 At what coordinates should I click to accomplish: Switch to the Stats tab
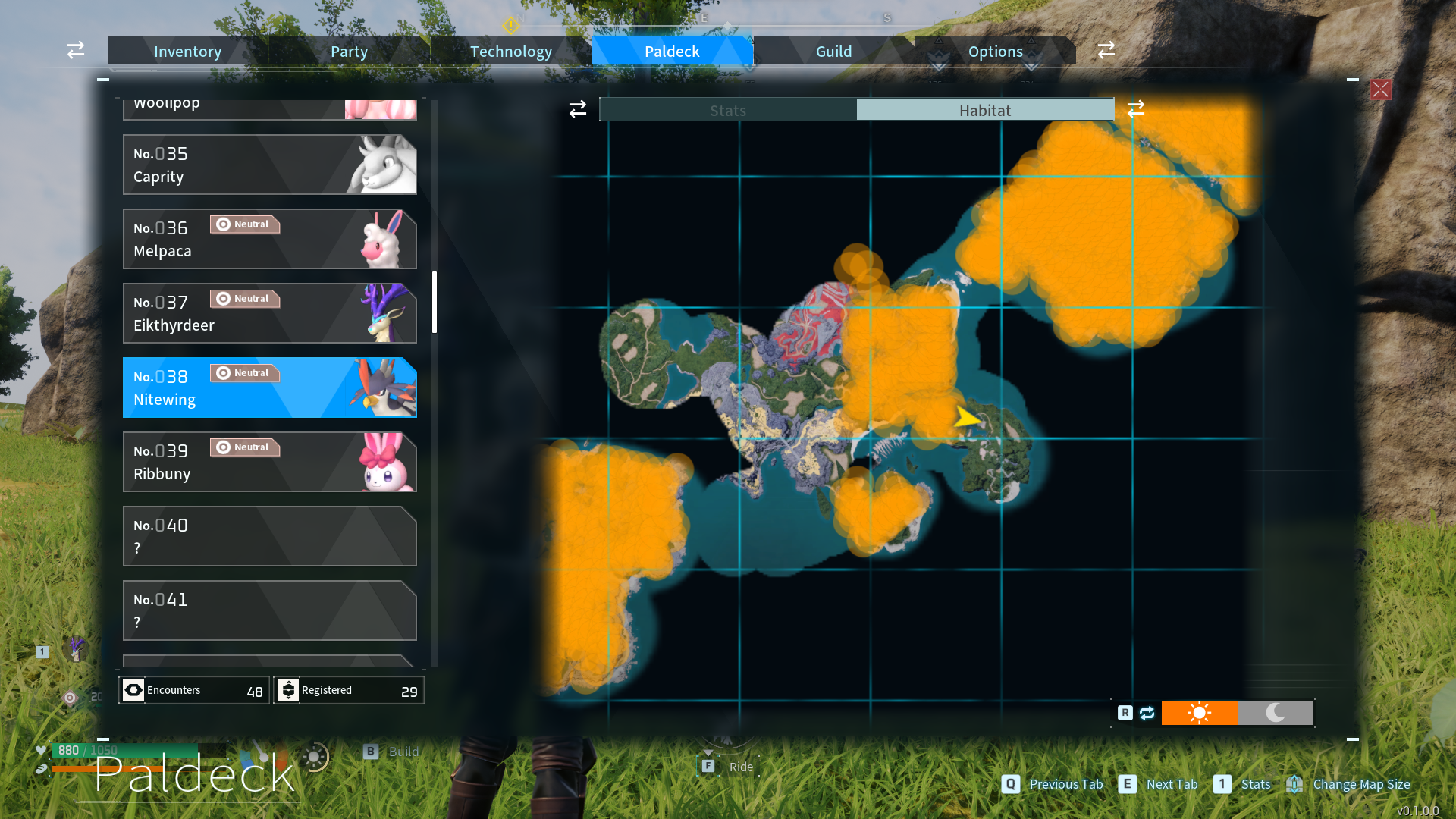coord(727,109)
